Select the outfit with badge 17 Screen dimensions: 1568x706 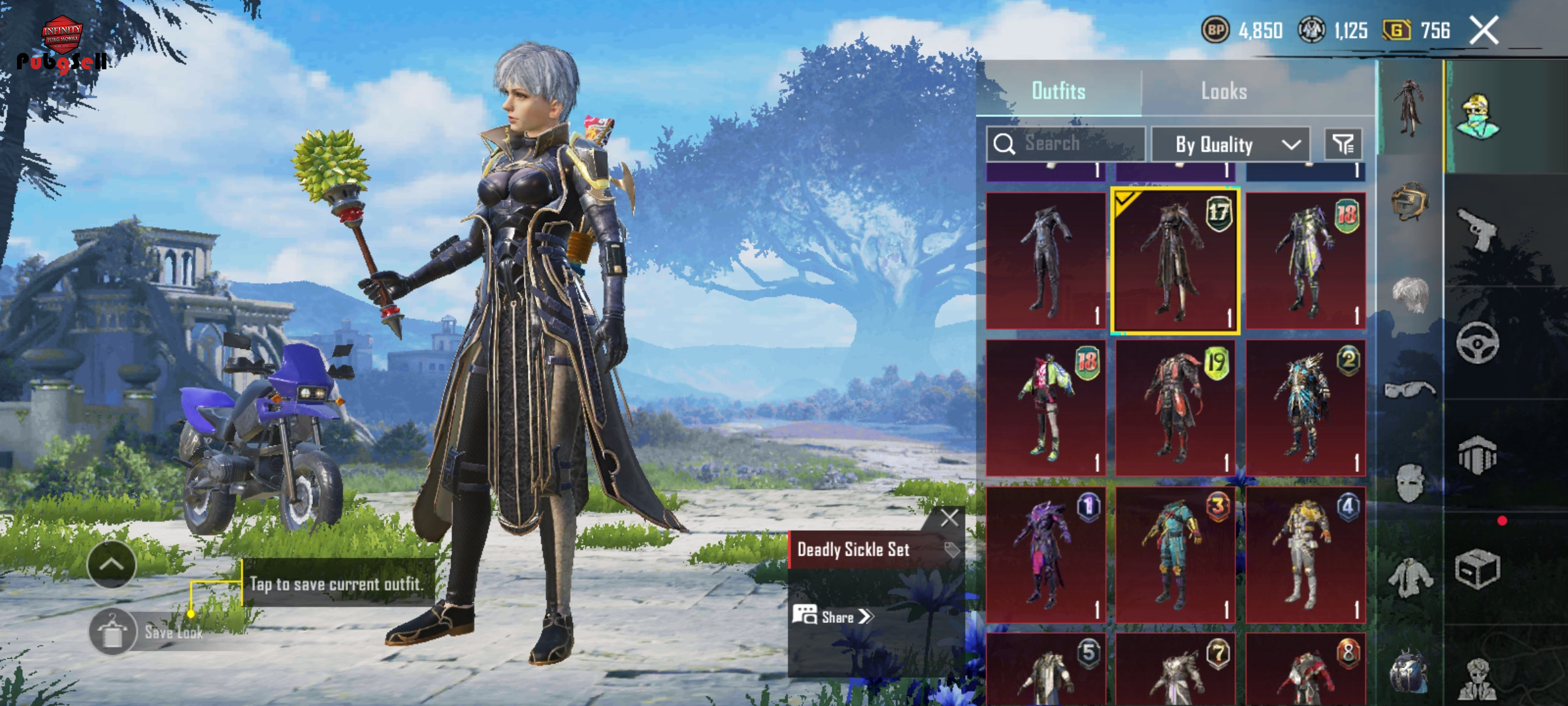click(x=1175, y=261)
